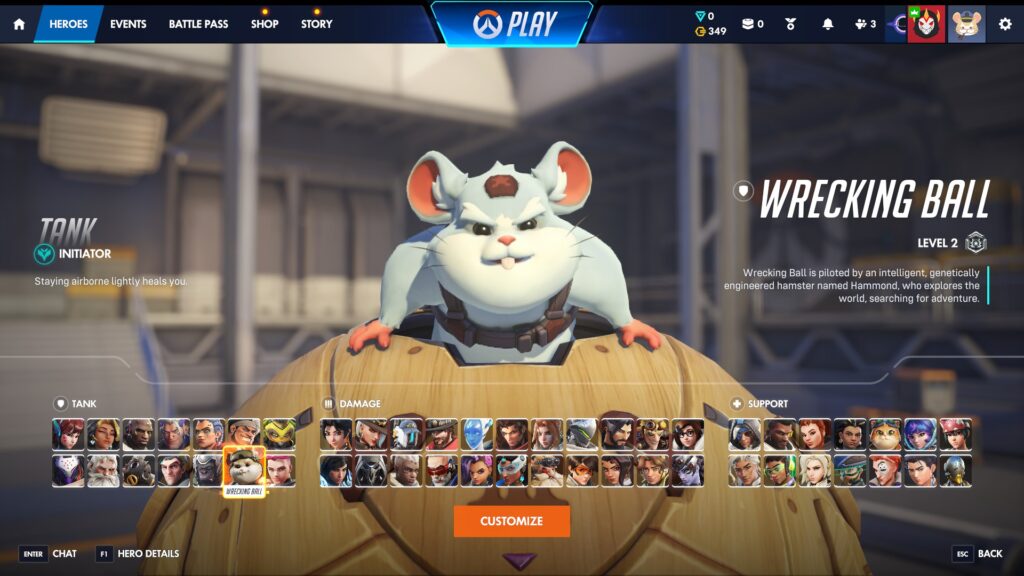Select Genji from the Damage heroes
Viewport: 1024px width, 576px height.
(582, 435)
